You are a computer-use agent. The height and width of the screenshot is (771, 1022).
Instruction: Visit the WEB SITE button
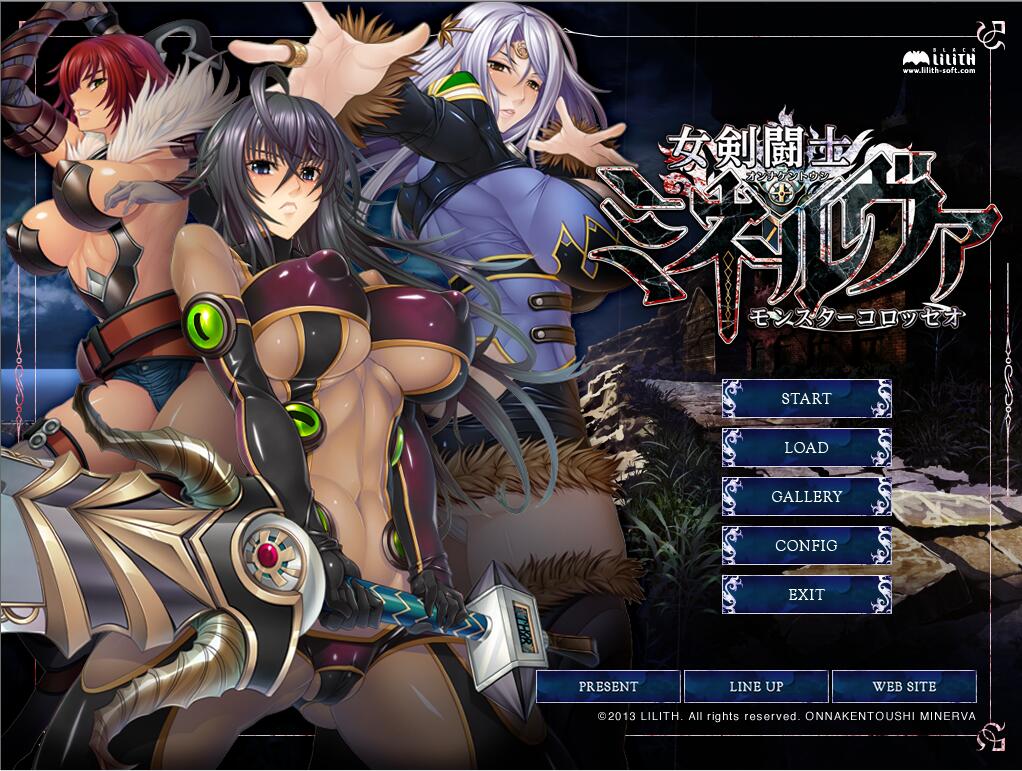click(904, 686)
